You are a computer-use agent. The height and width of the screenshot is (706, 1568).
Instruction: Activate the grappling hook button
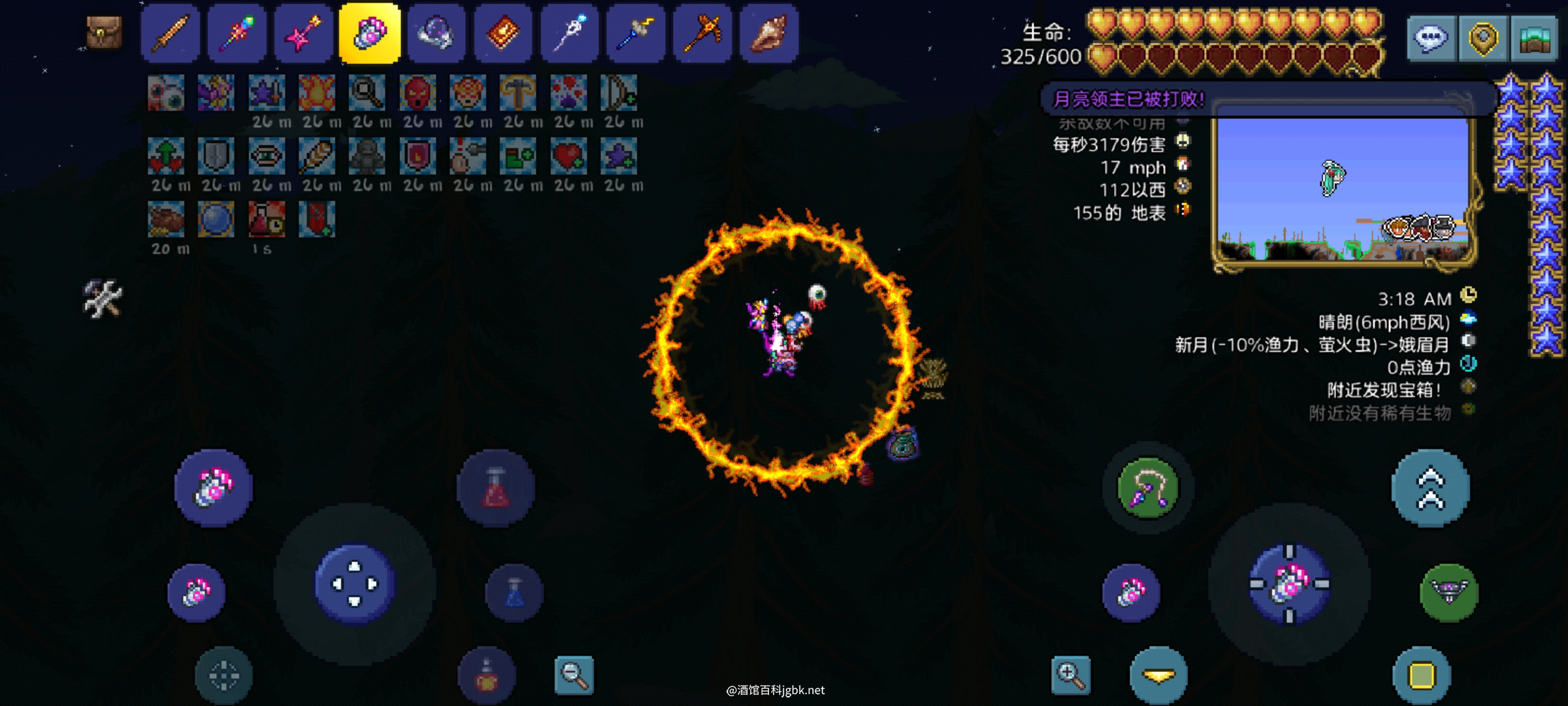tap(1148, 488)
